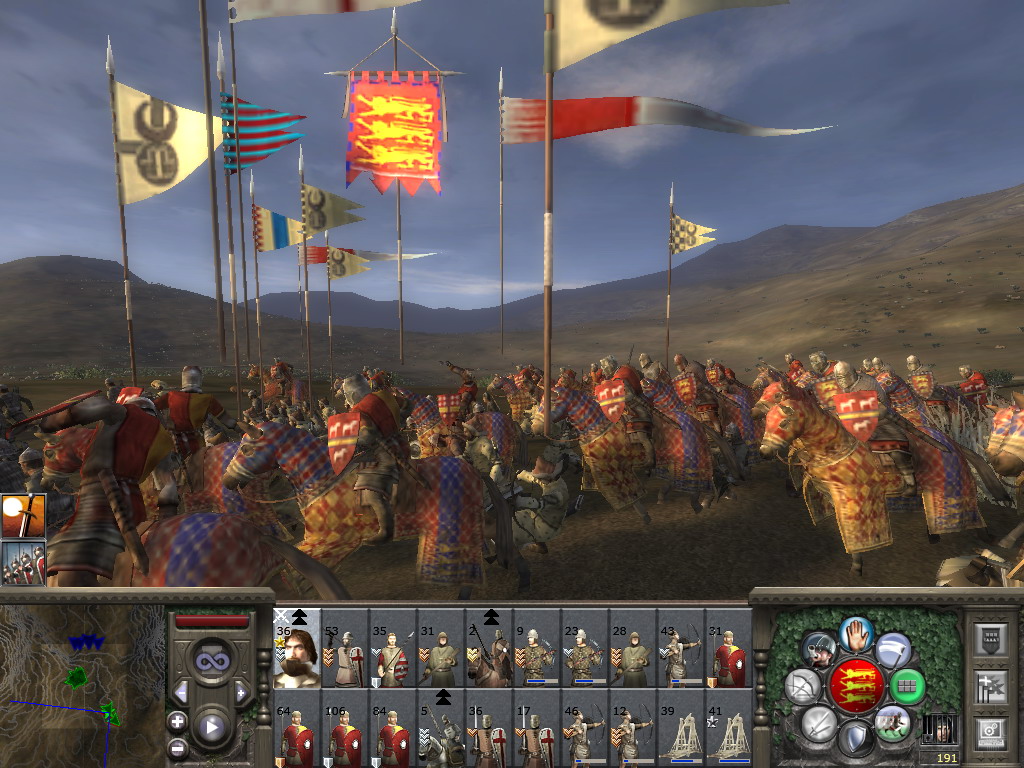This screenshot has width=1024, height=768.
Task: Open group formations with the green grid button
Action: 907,686
